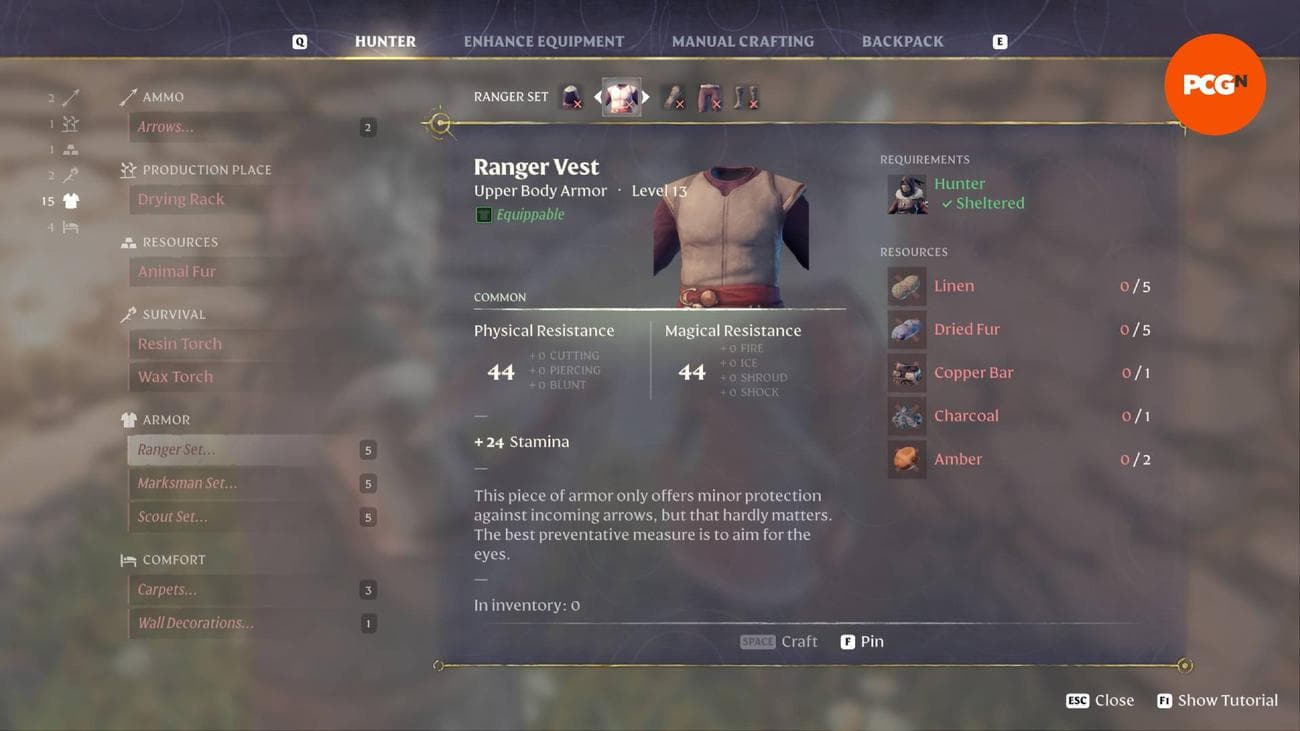
Task: Select the Ranger Hood icon
Action: pyautogui.click(x=571, y=96)
